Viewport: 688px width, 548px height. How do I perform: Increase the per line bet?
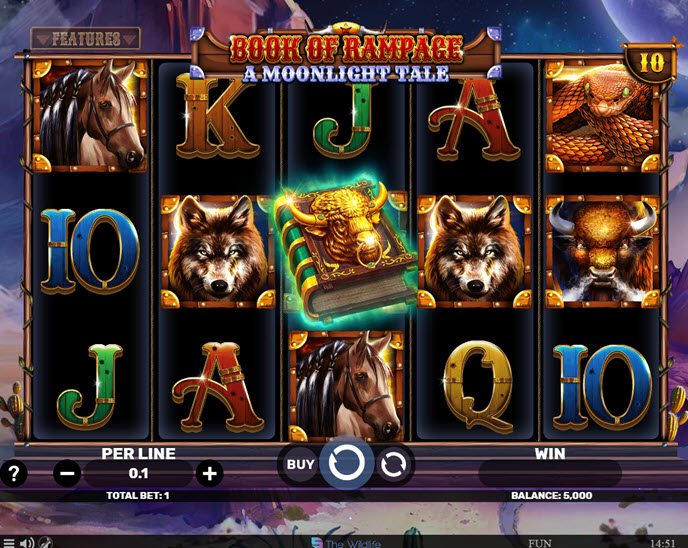[x=208, y=473]
